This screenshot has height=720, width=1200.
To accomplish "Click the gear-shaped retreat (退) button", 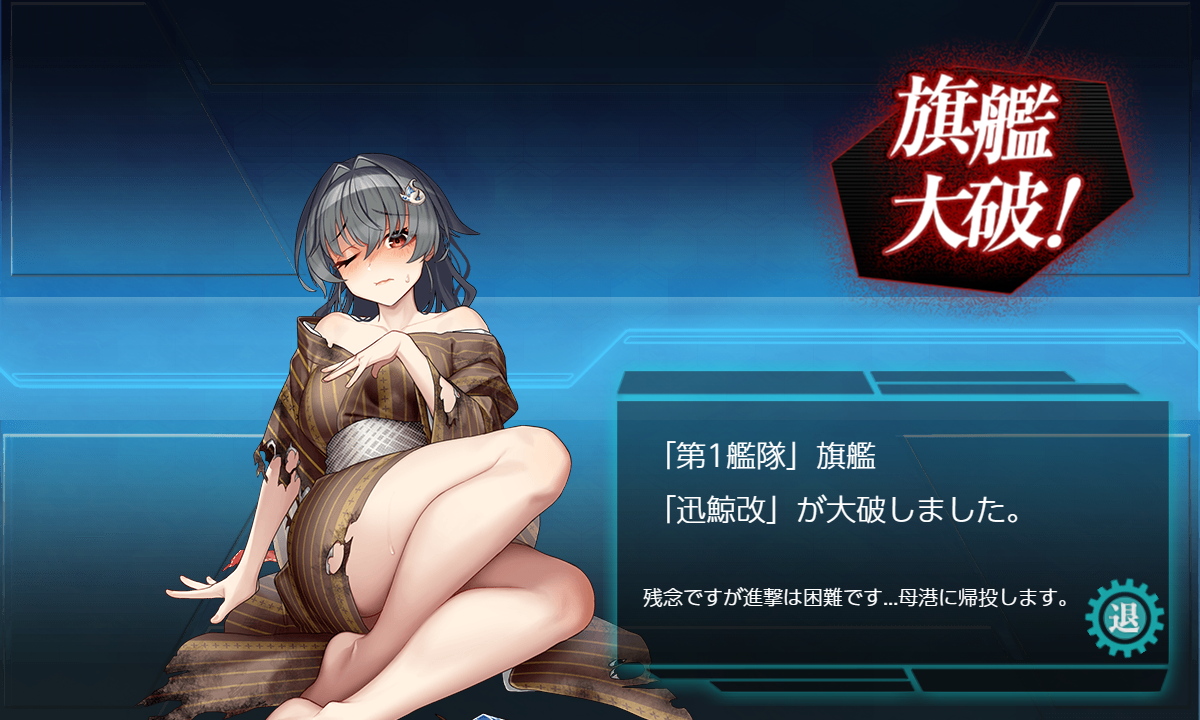I will (1124, 616).
